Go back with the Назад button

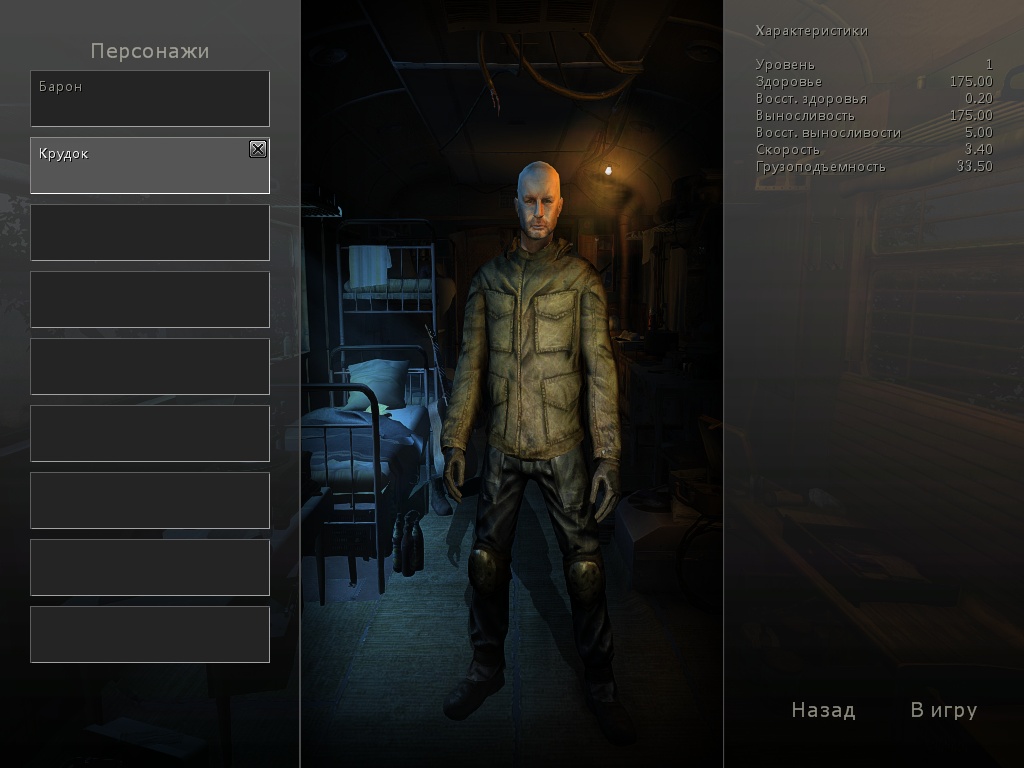pos(823,710)
